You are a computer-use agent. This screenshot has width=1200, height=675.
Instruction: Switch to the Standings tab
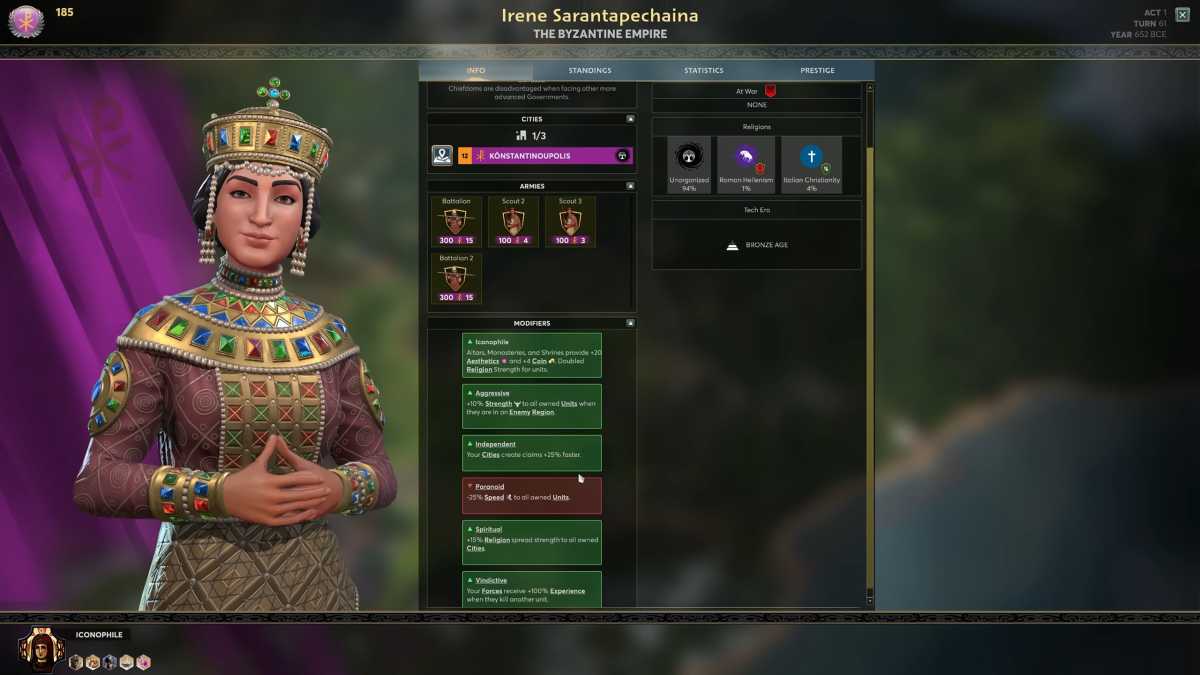(589, 71)
